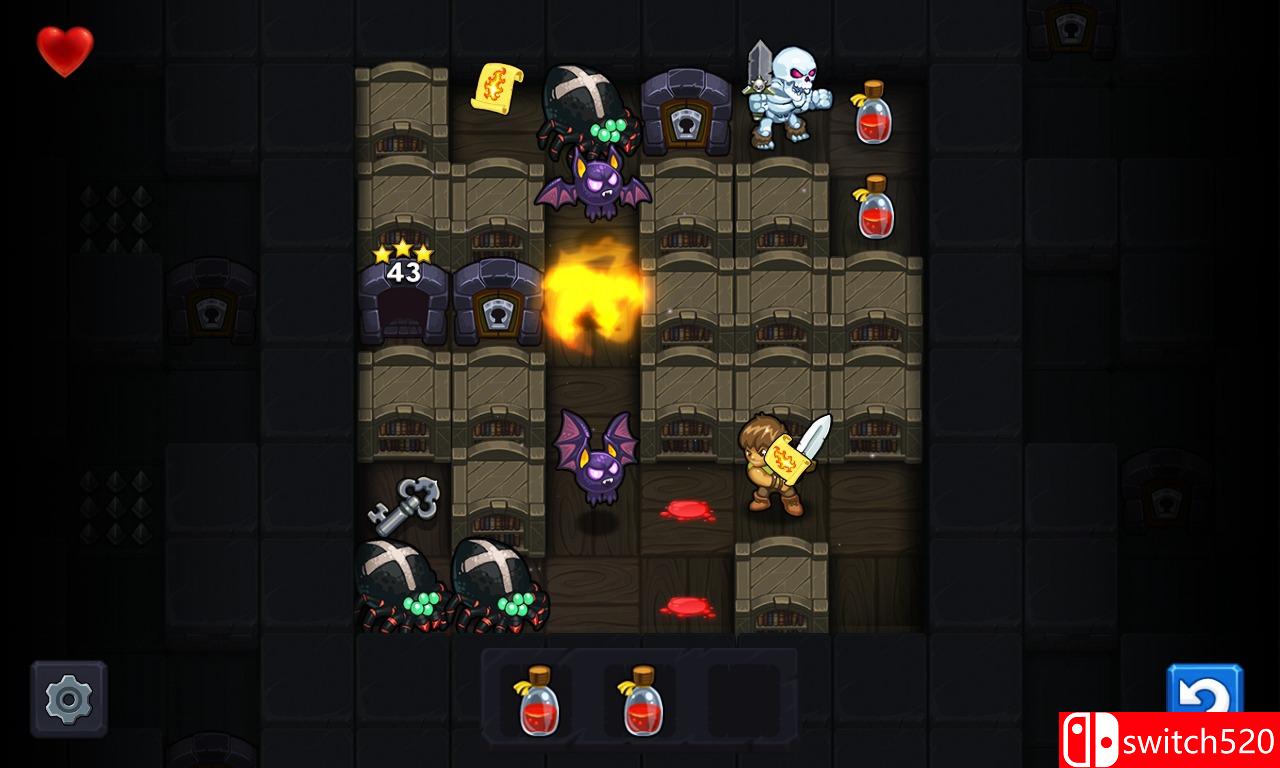Open the settings gear
This screenshot has height=768, width=1280.
(x=67, y=700)
